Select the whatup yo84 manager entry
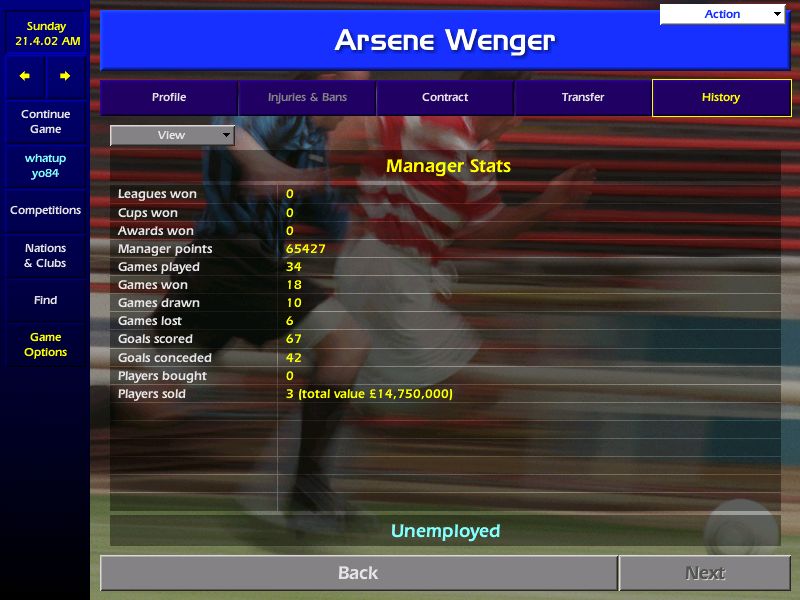The width and height of the screenshot is (800, 600). 45,166
